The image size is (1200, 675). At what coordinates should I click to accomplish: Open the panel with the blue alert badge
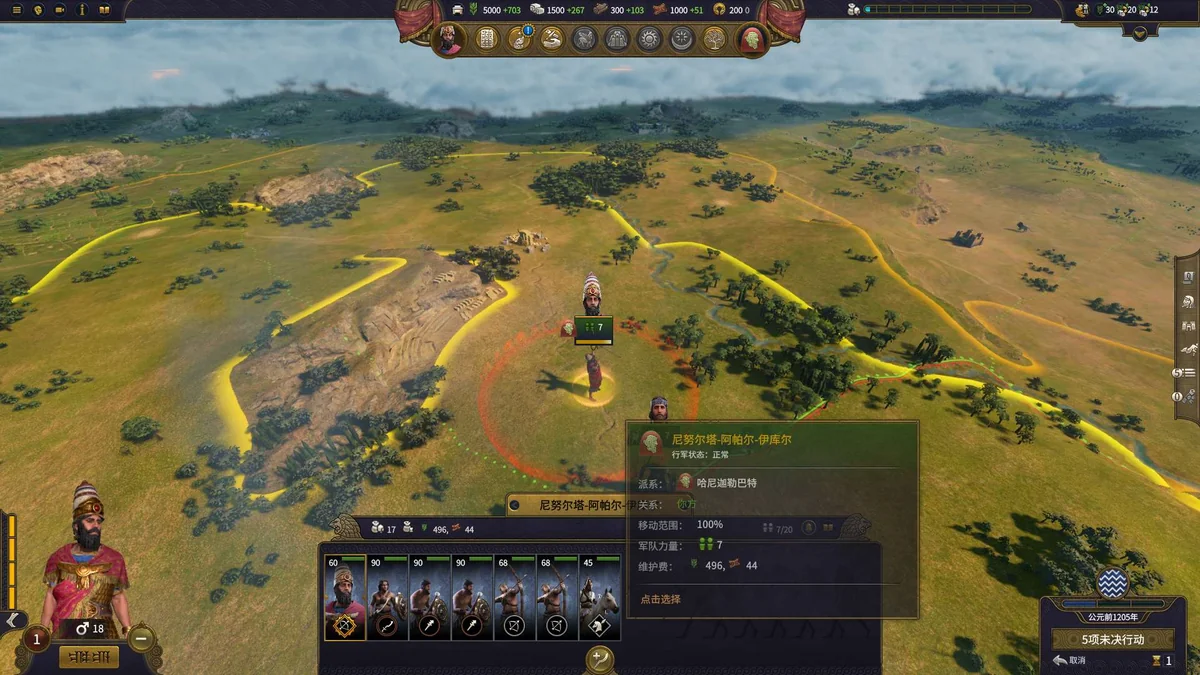(x=520, y=39)
